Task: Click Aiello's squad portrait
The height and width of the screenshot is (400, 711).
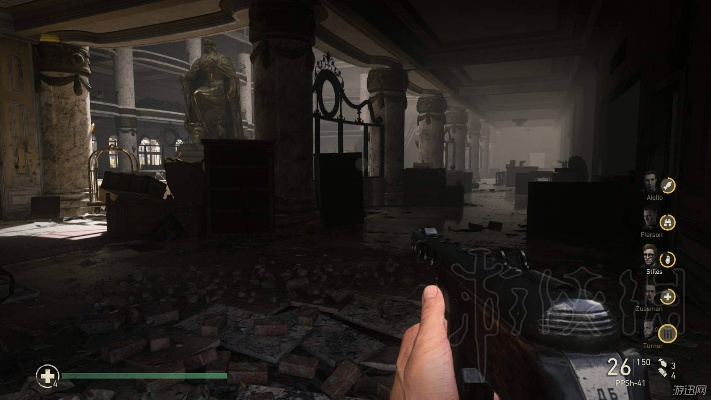Action: pos(651,183)
